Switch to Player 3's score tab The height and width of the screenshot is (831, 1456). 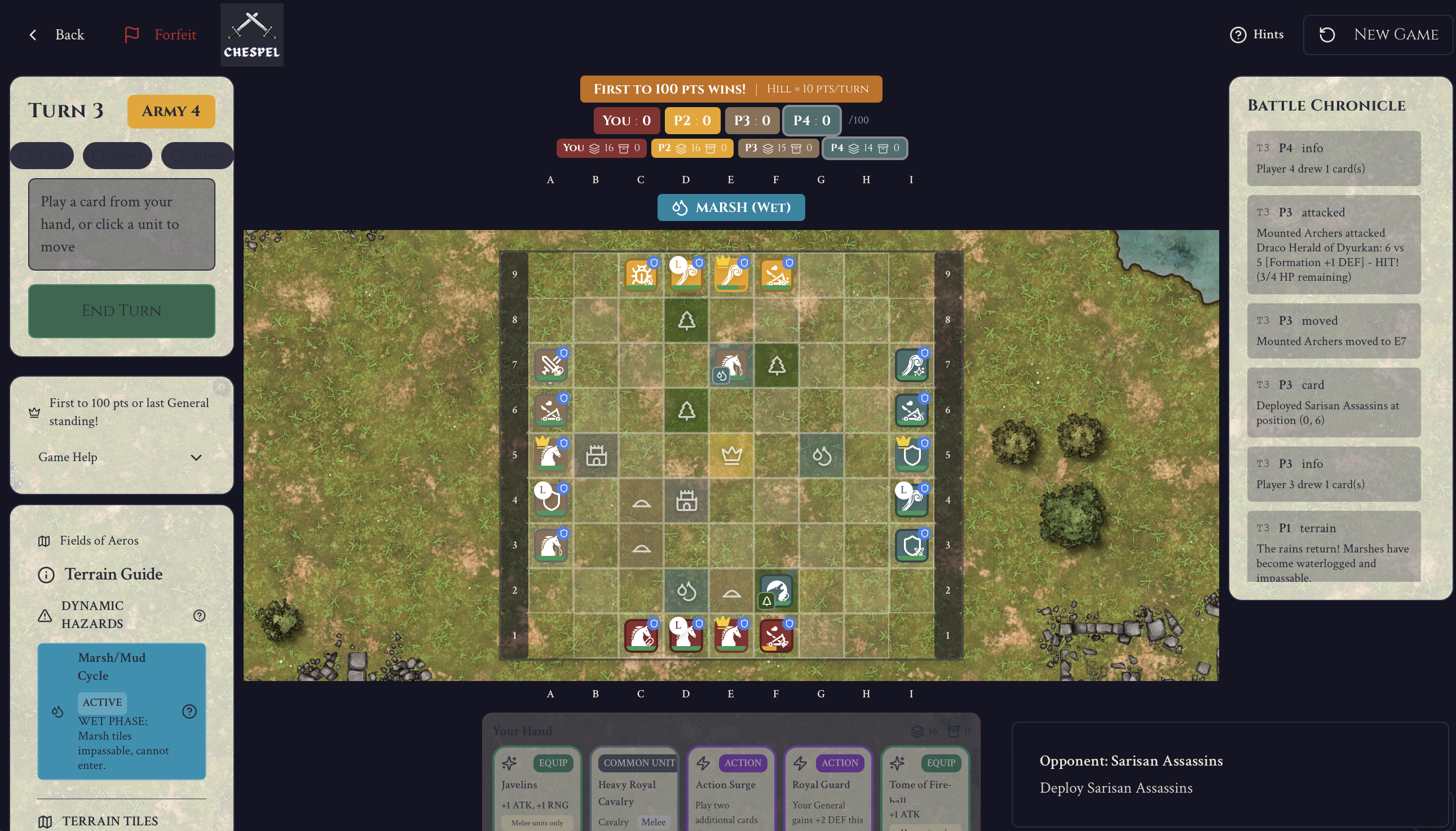click(752, 120)
